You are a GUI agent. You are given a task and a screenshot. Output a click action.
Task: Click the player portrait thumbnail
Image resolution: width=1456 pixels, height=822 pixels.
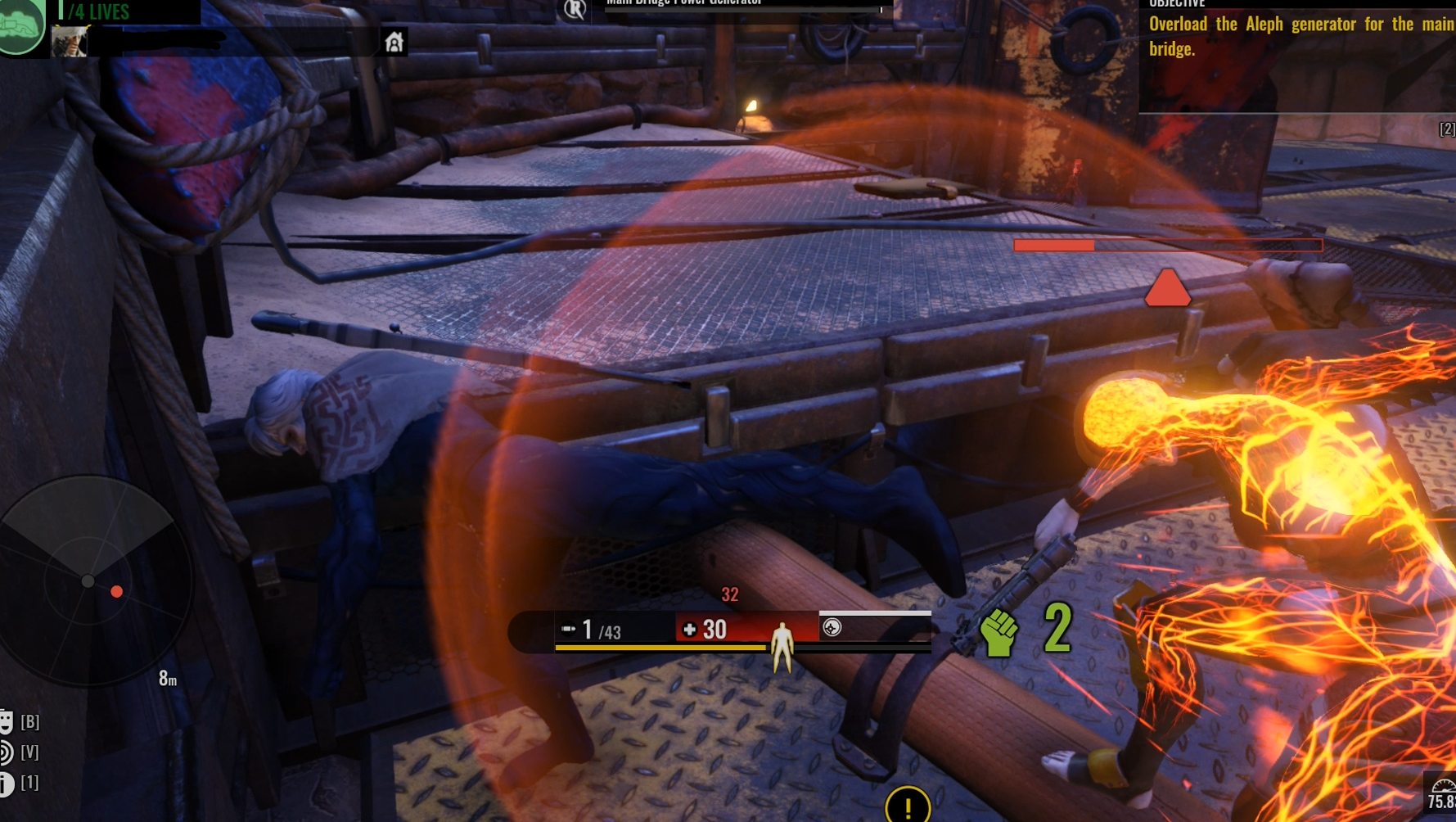pyautogui.click(x=70, y=41)
